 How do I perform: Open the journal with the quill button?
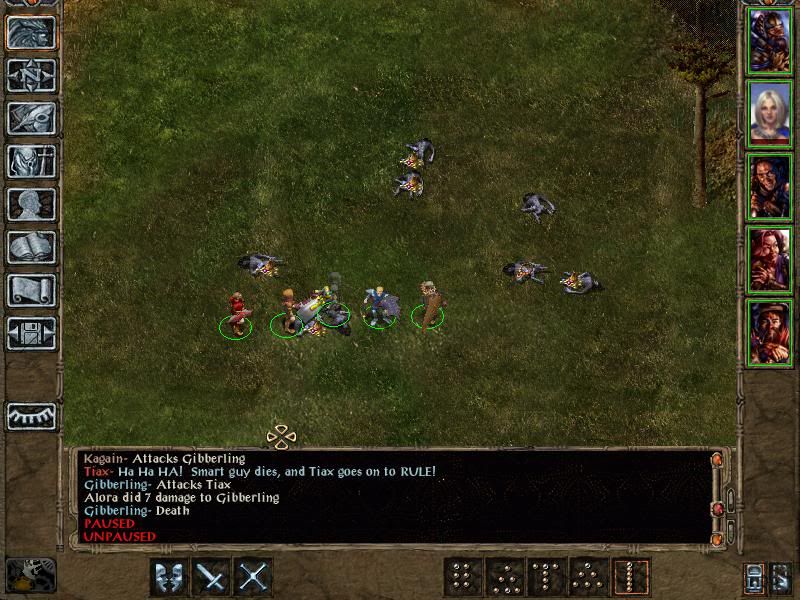[x=31, y=118]
